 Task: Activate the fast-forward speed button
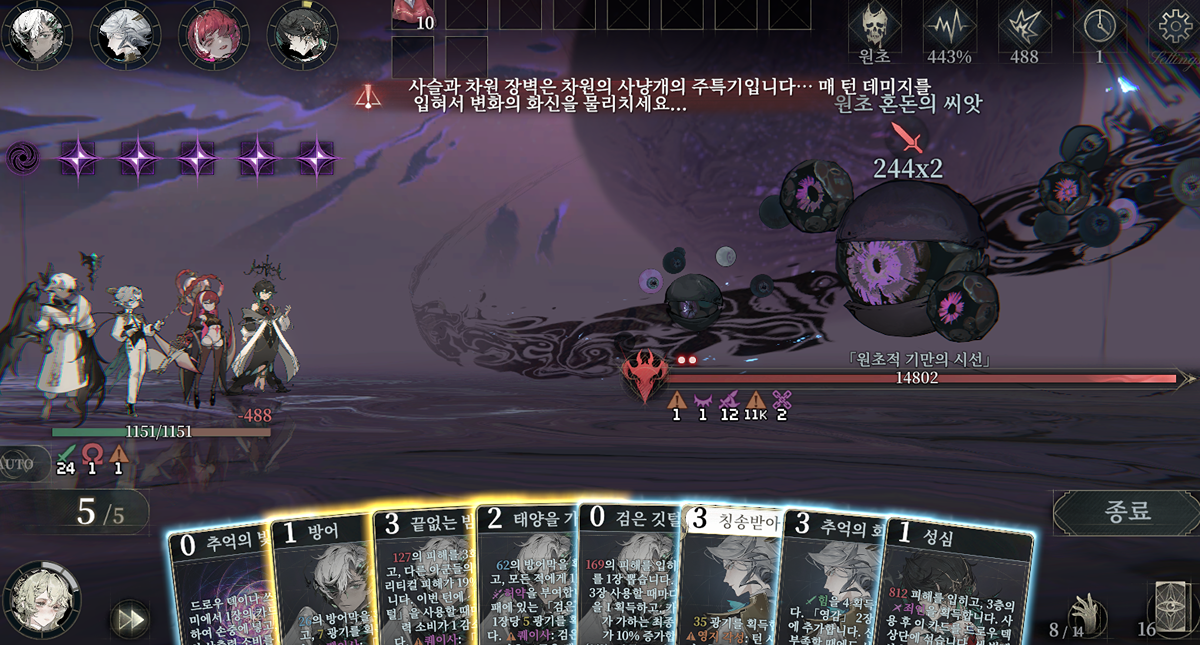(129, 618)
